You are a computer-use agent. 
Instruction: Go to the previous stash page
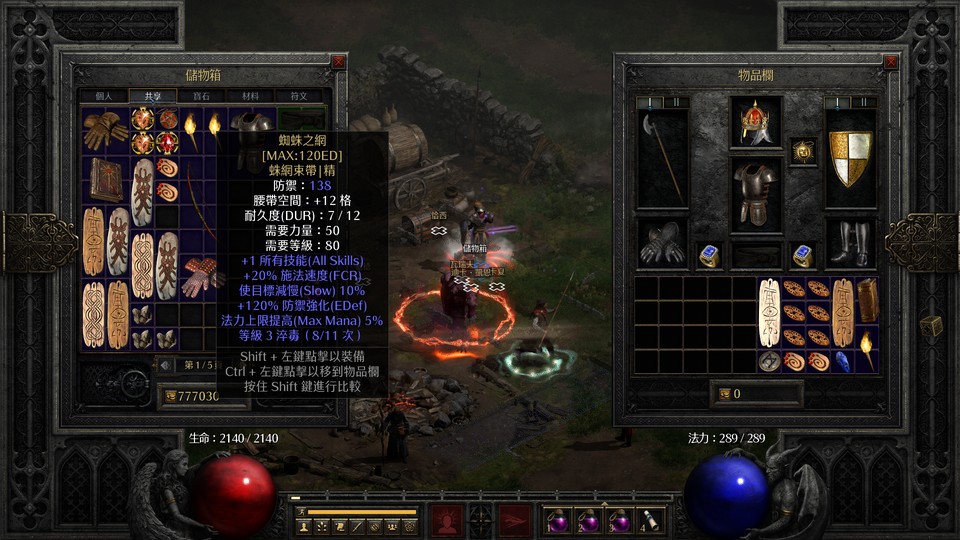pyautogui.click(x=165, y=365)
